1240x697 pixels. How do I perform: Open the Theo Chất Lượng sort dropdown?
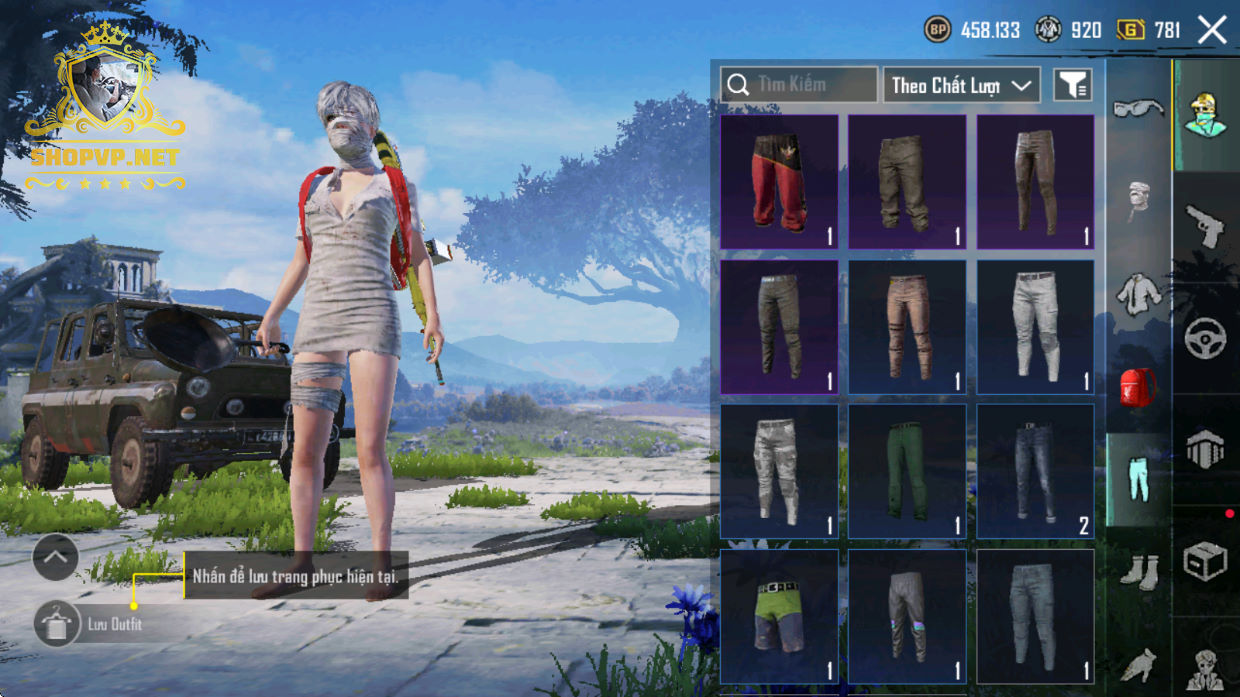click(961, 85)
